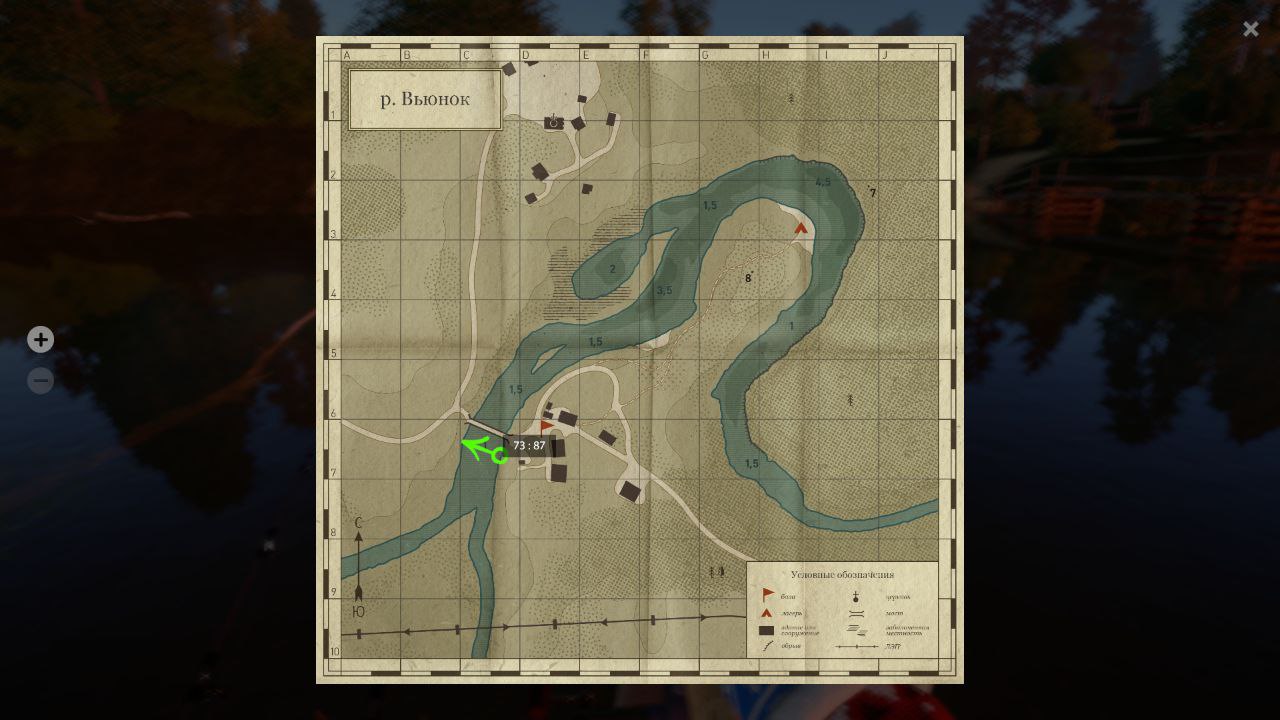Zoom in with the plus button
Image resolution: width=1280 pixels, height=720 pixels.
tap(40, 340)
